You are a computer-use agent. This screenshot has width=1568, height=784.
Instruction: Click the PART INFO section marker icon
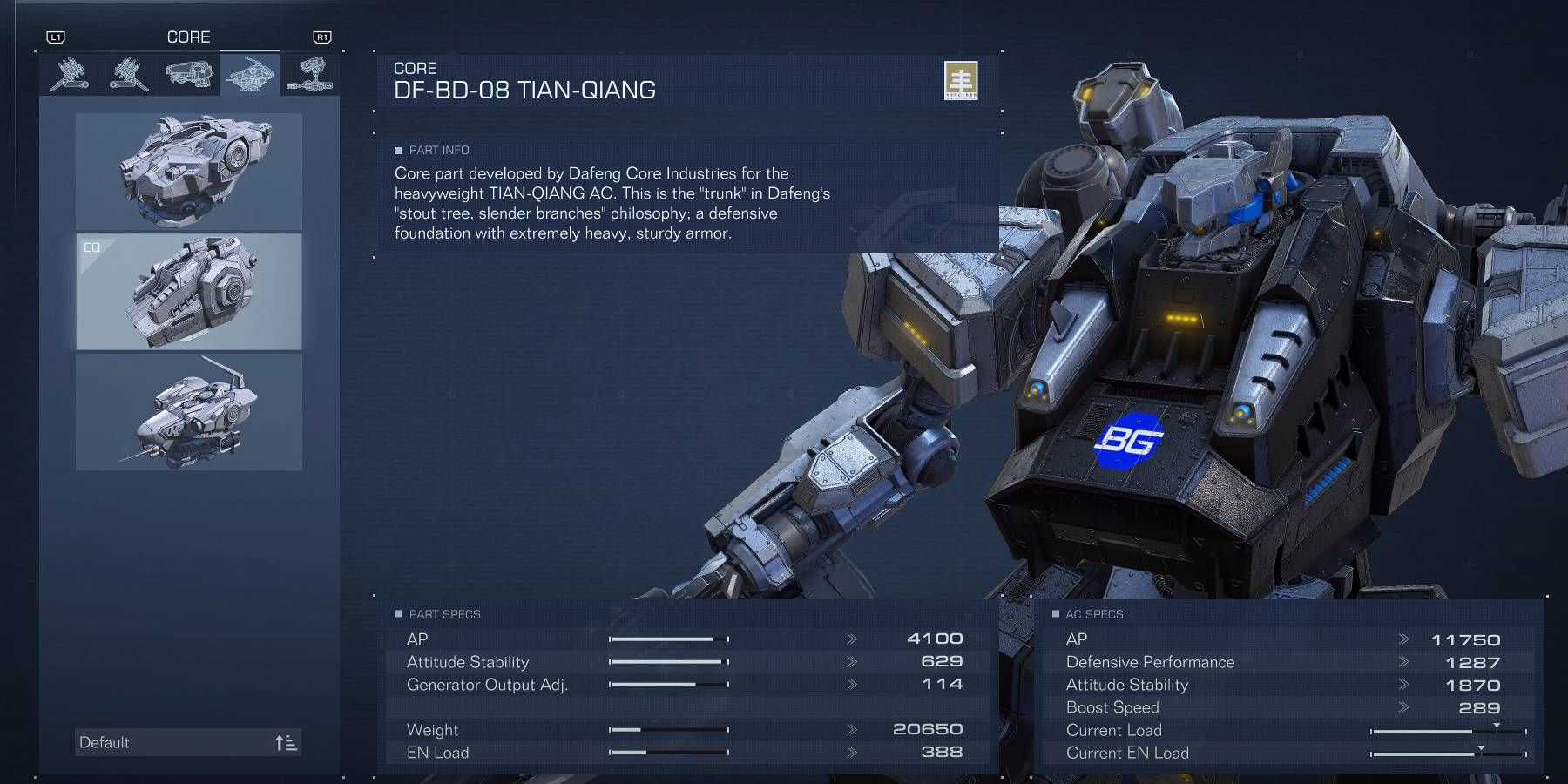pos(399,150)
